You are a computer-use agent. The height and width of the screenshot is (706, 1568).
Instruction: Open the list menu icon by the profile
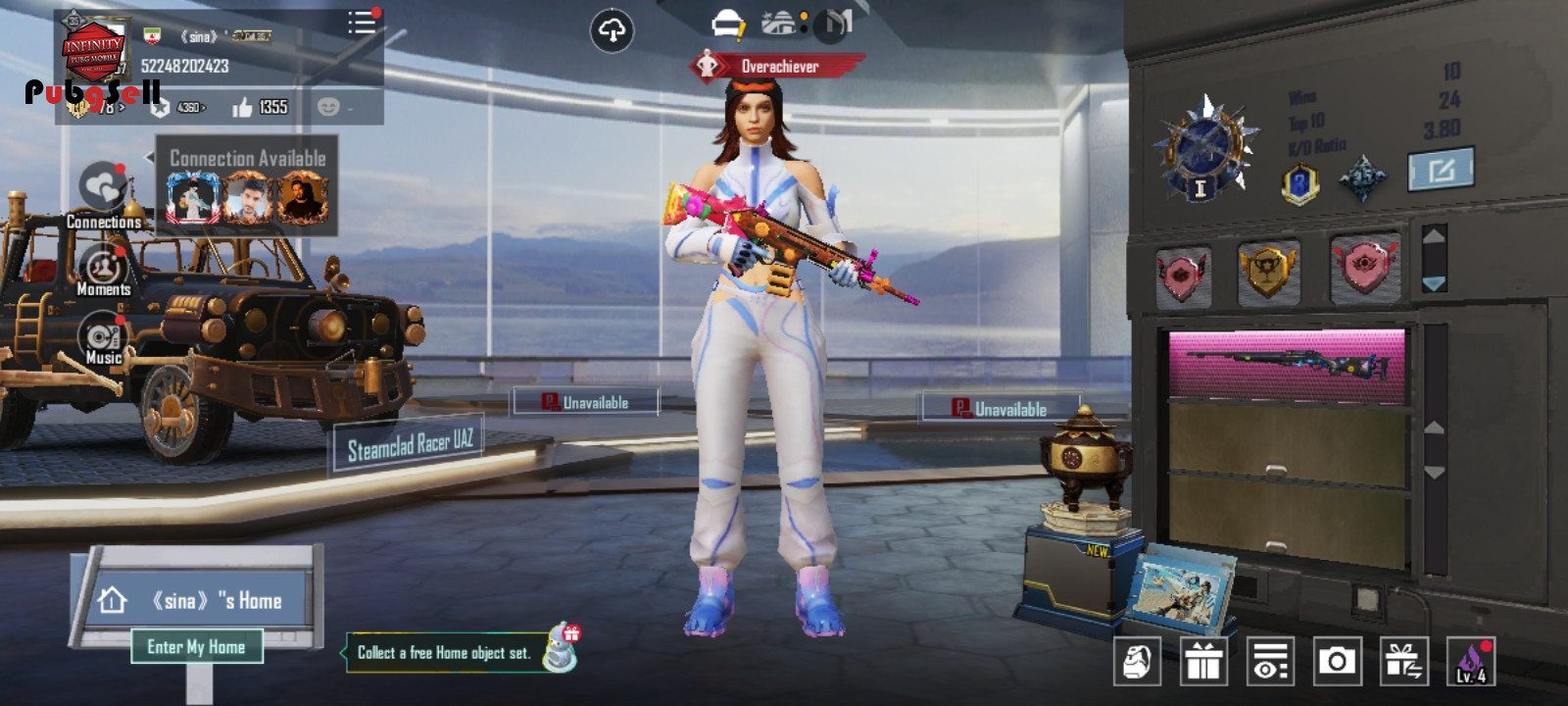tap(362, 23)
